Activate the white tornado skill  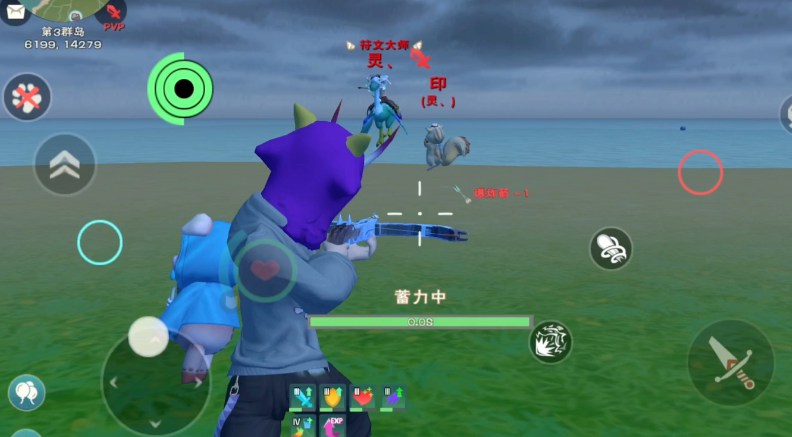coord(610,248)
